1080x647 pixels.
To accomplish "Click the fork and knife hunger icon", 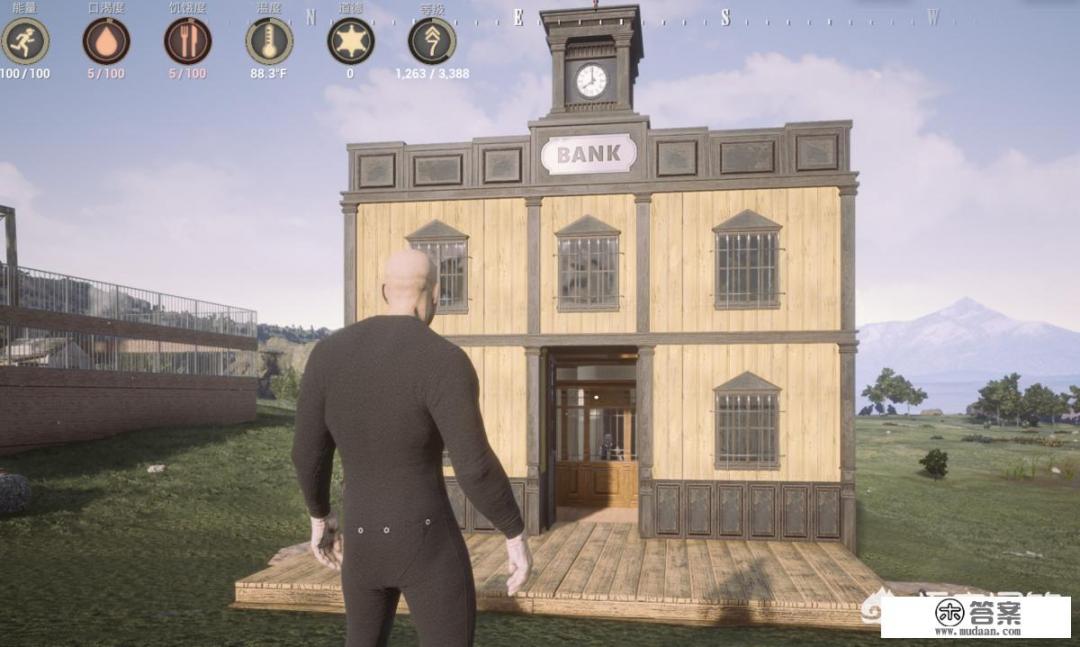I will (187, 41).
